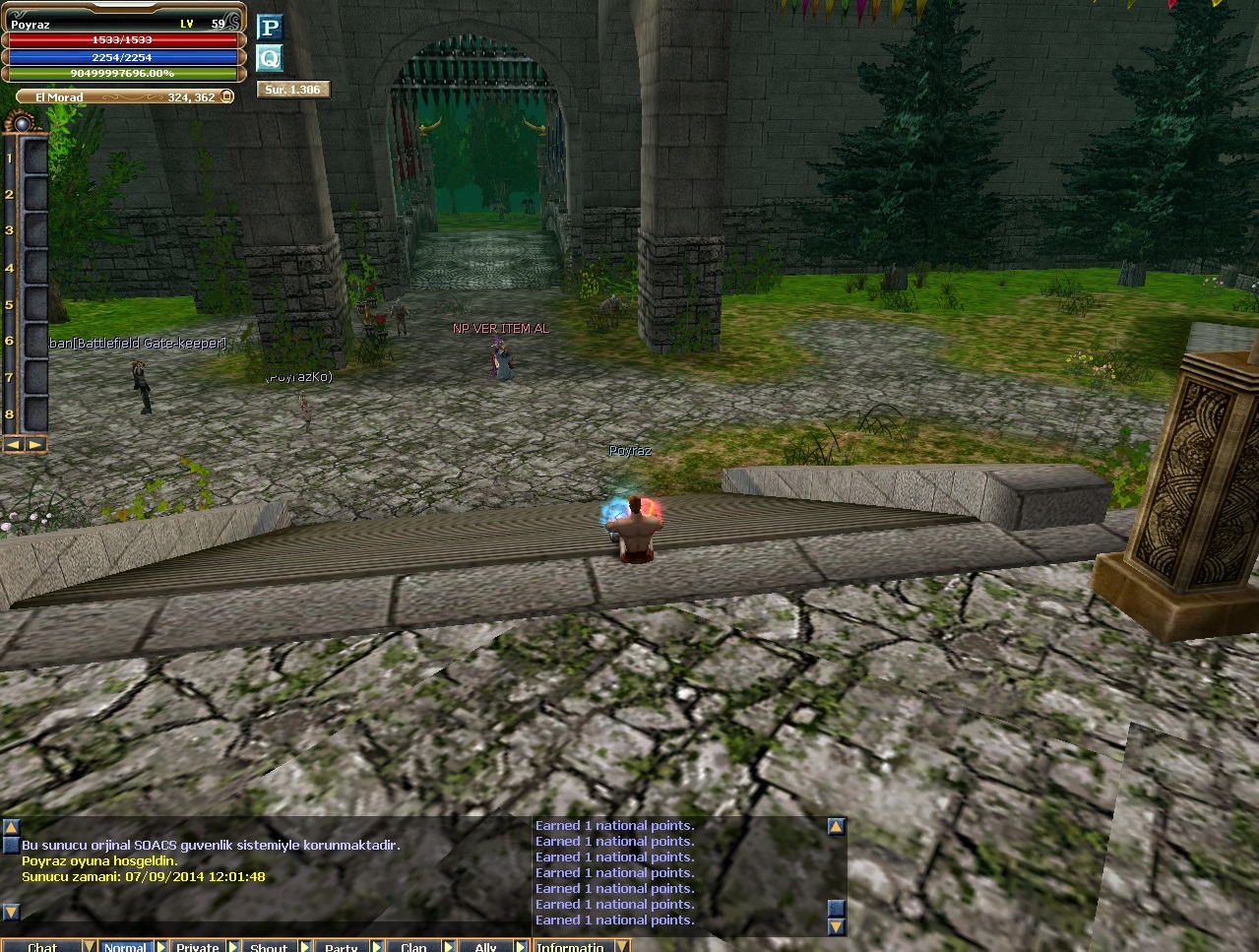The width and height of the screenshot is (1259, 952).
Task: Open the Chat input tab
Action: [41, 946]
